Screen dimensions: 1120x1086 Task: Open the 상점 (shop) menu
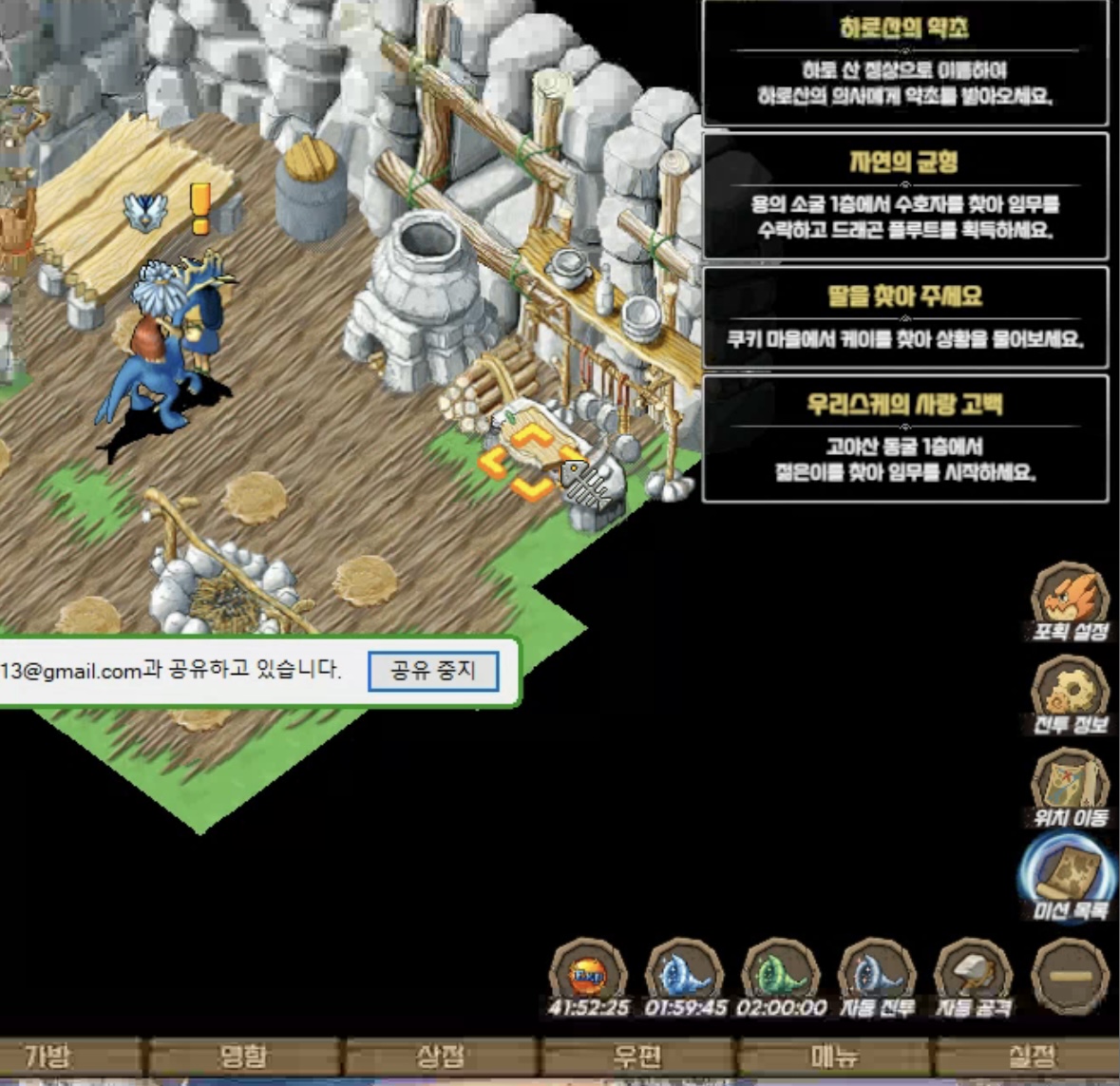[441, 1057]
